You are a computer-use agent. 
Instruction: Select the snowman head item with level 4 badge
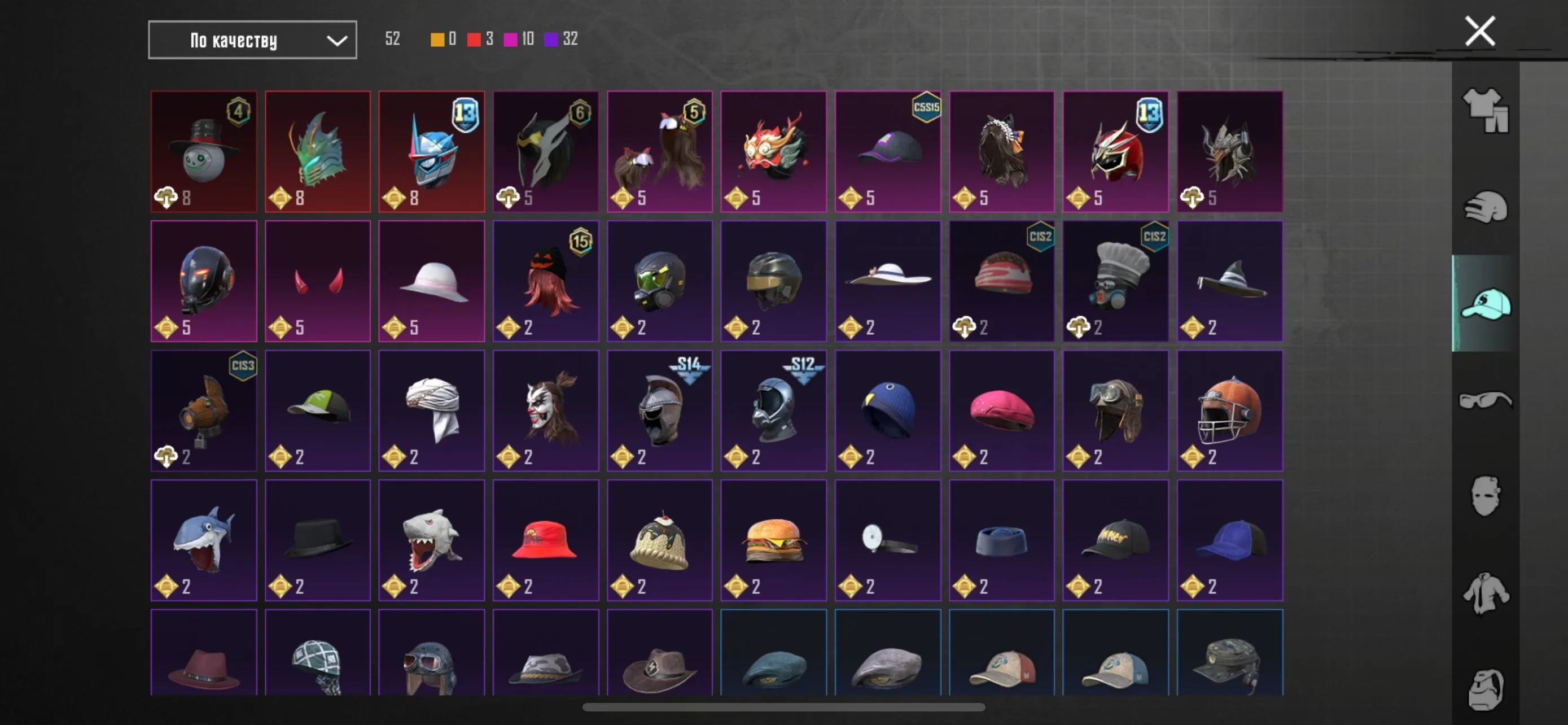tap(204, 151)
